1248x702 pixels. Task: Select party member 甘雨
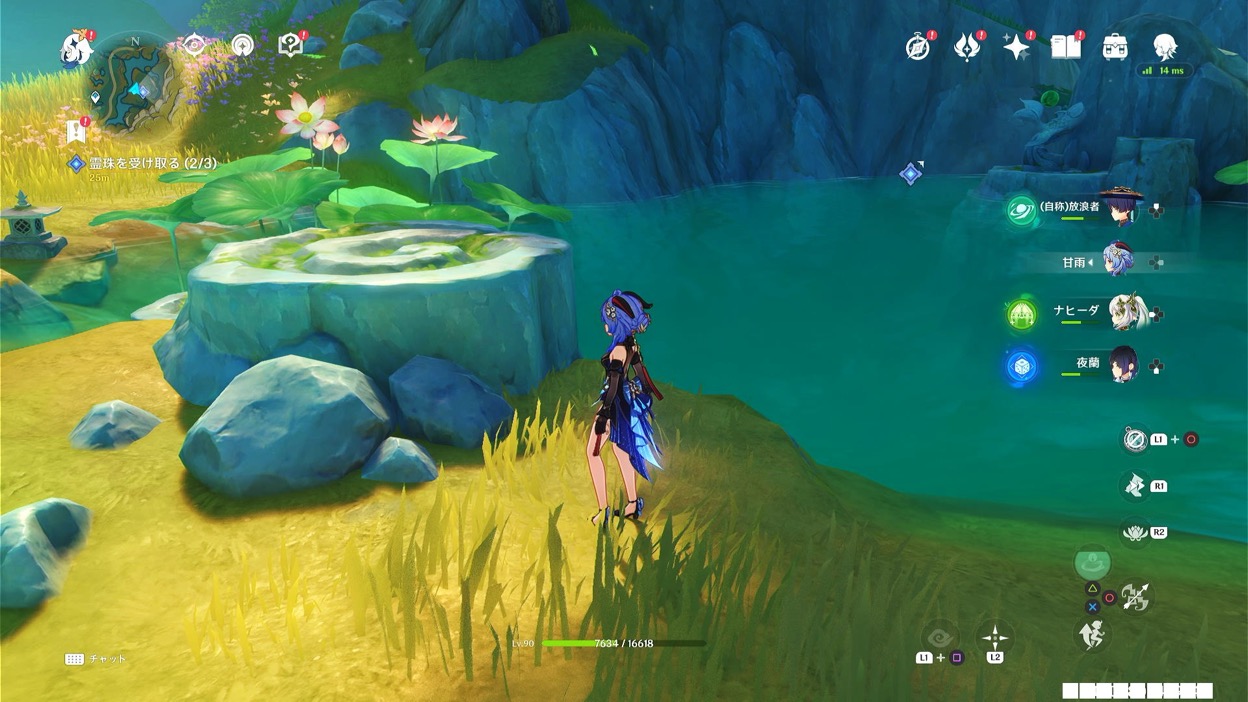coord(1120,262)
